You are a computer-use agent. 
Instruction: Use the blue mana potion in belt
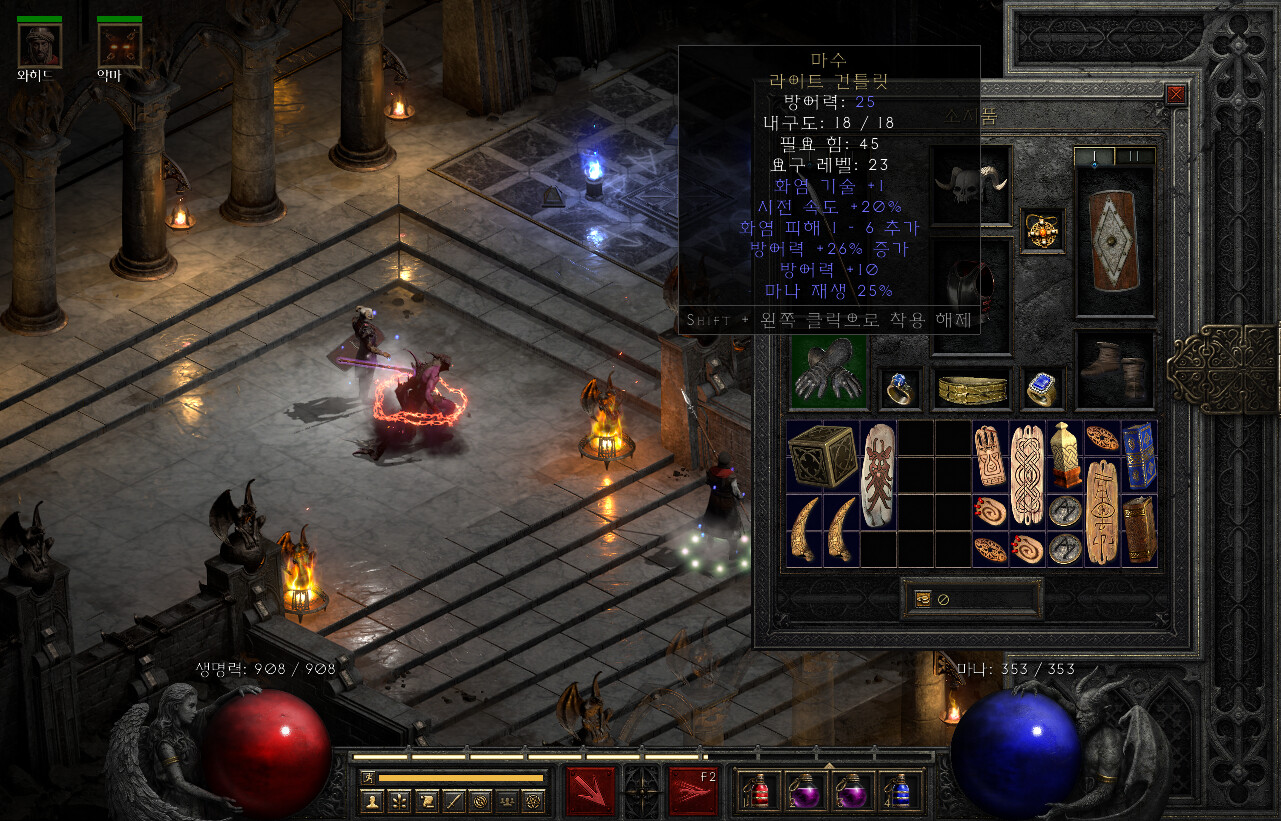pyautogui.click(x=900, y=790)
